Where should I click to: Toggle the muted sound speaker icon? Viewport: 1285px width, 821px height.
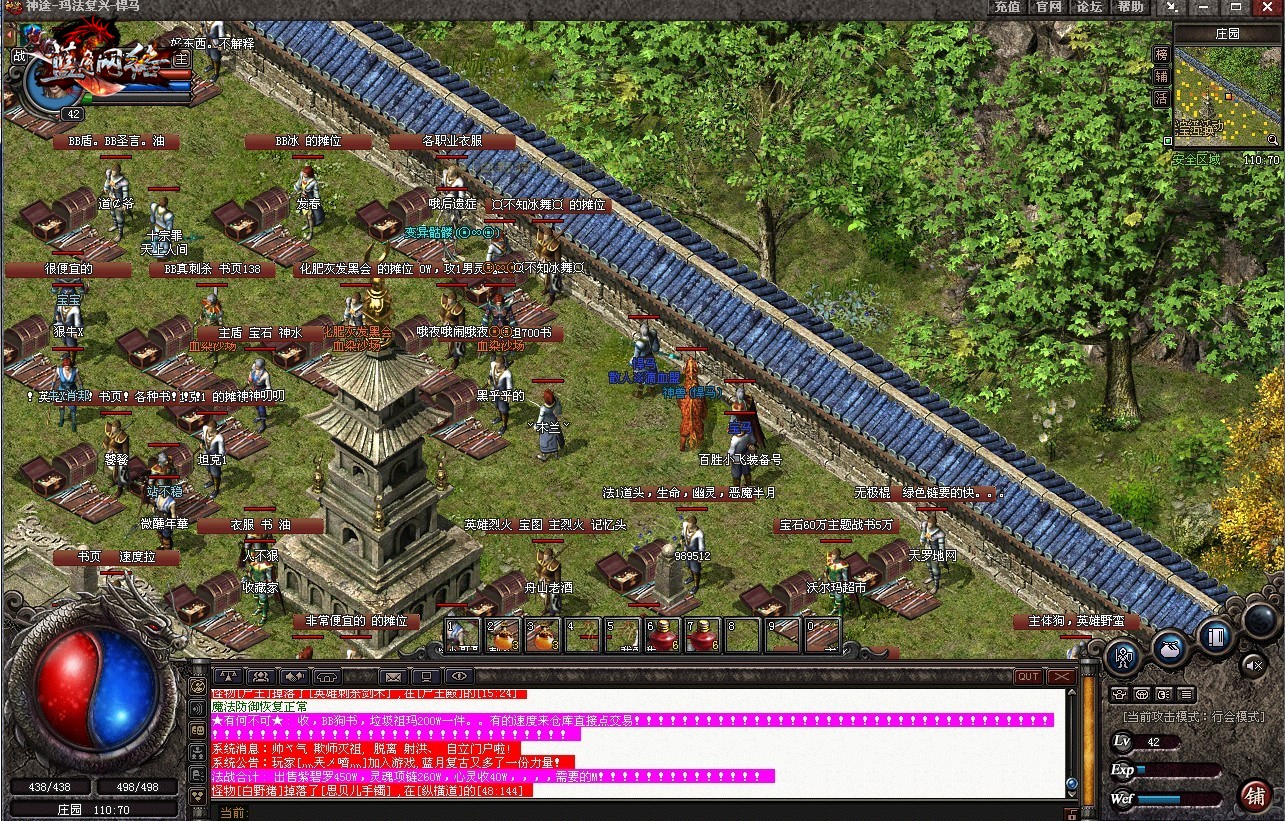click(x=1253, y=663)
